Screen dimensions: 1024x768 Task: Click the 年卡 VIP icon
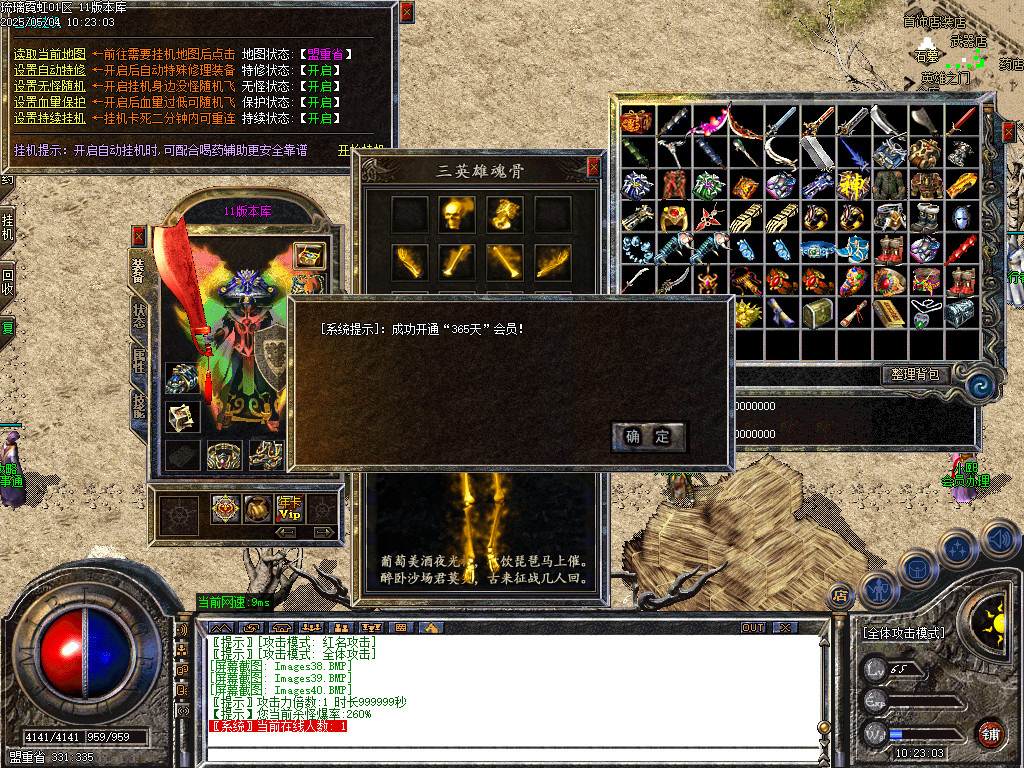[290, 509]
